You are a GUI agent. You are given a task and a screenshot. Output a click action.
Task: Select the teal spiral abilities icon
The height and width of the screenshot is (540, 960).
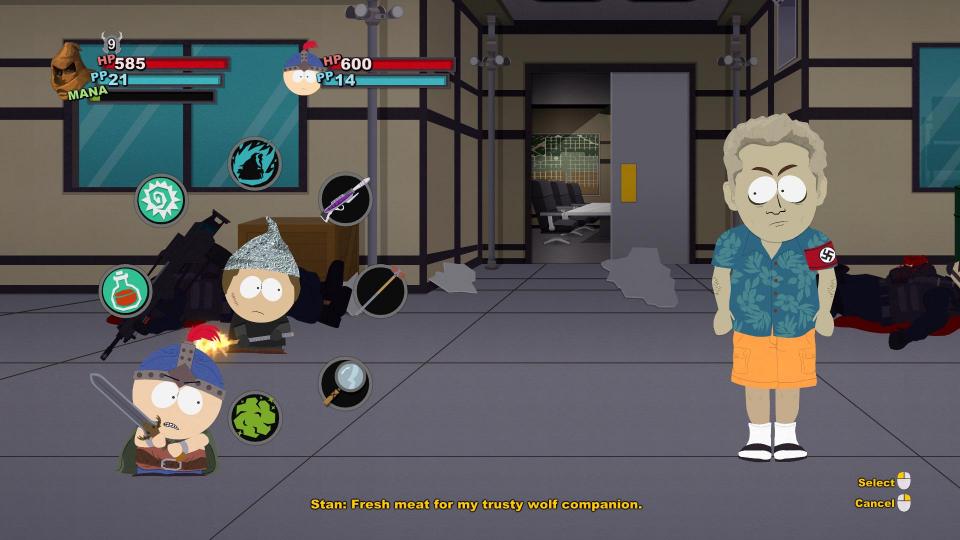[x=161, y=200]
